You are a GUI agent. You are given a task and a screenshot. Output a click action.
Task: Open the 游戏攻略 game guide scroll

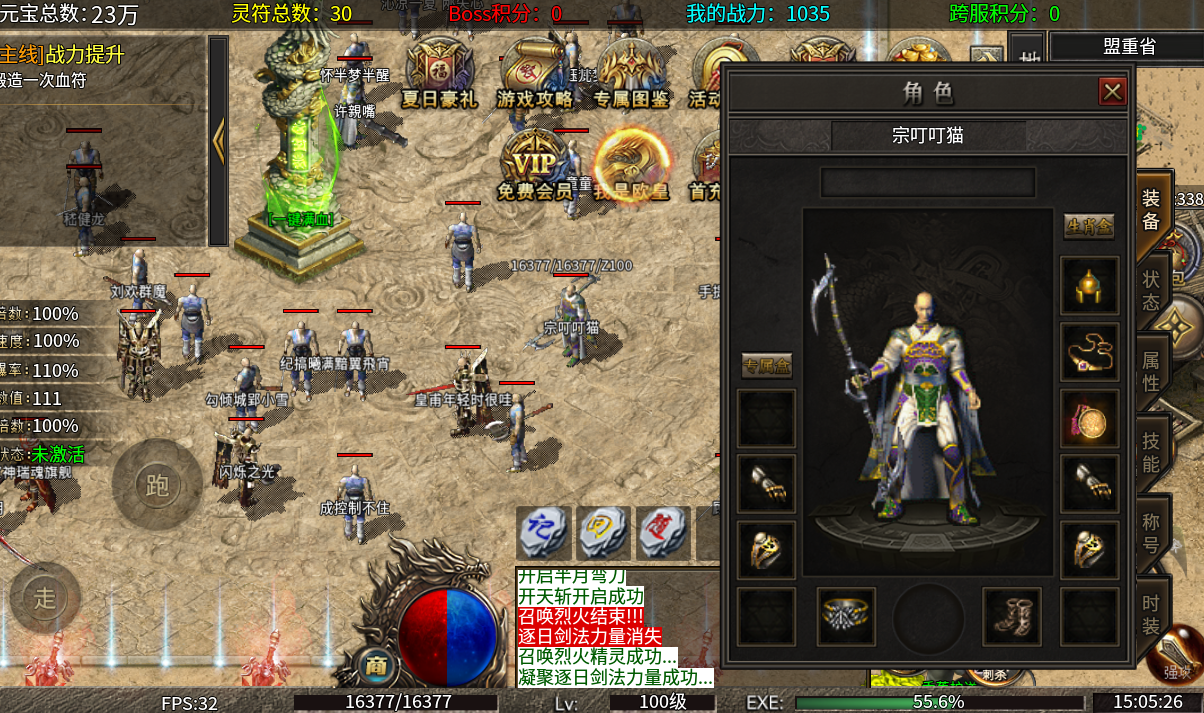tap(535, 74)
